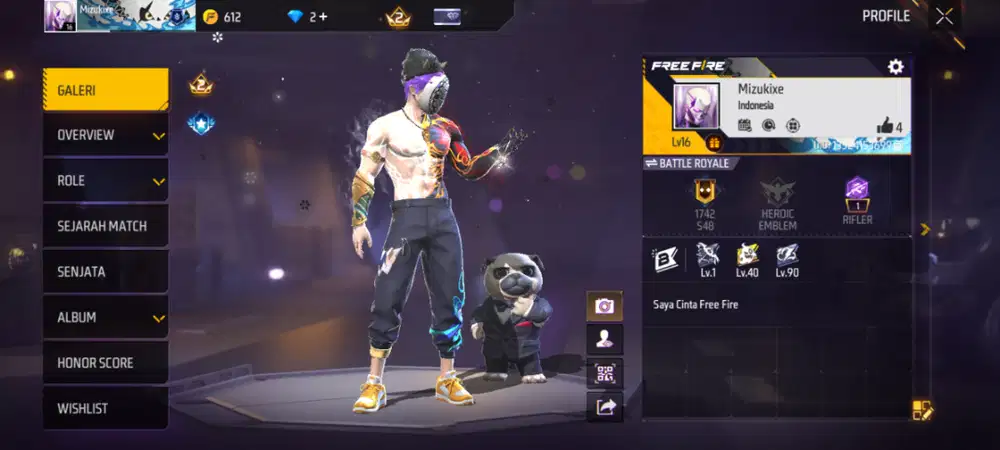
Task: Open profile settings gear icon
Action: tap(895, 67)
